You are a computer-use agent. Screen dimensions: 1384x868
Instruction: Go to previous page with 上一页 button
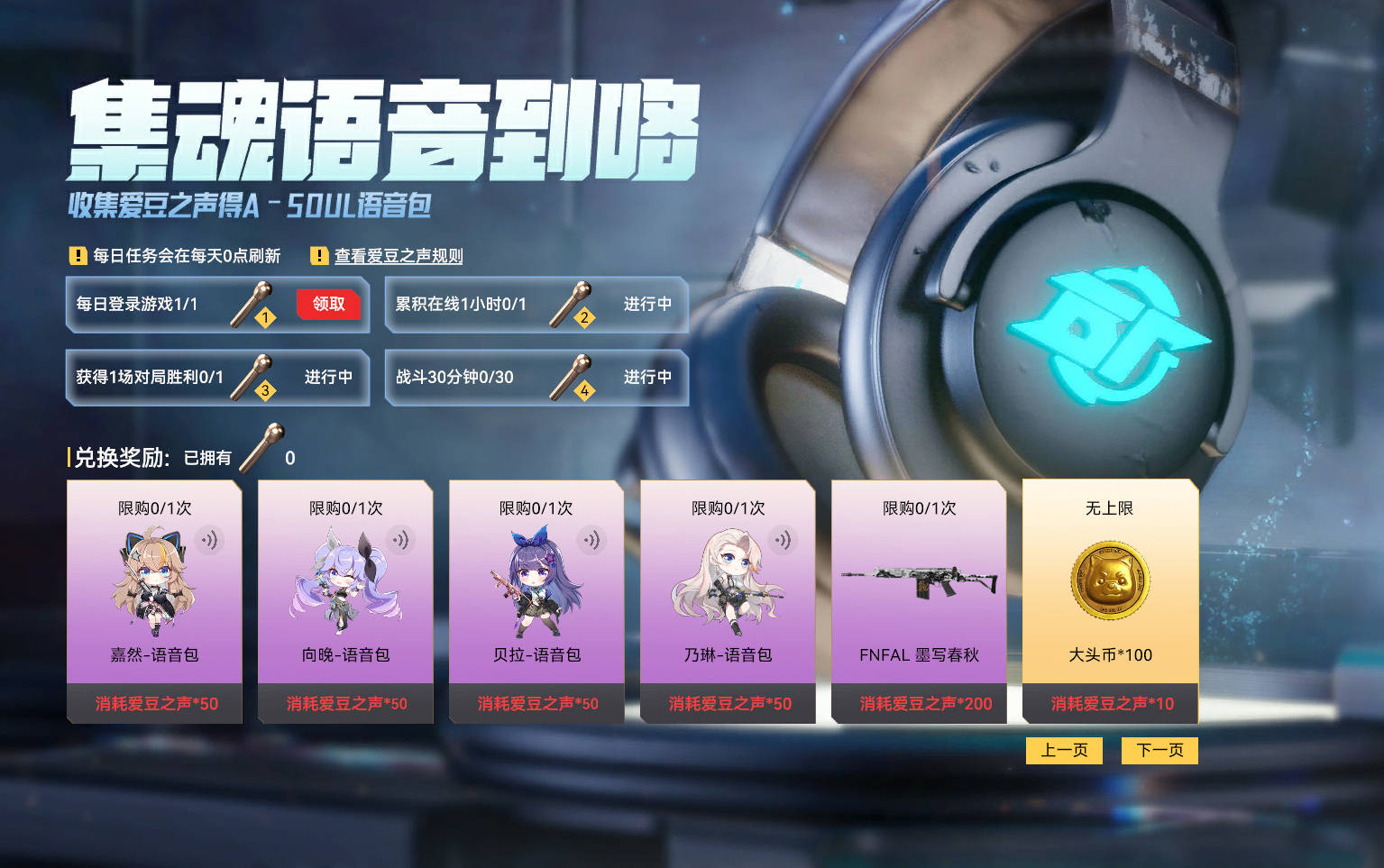1064,750
